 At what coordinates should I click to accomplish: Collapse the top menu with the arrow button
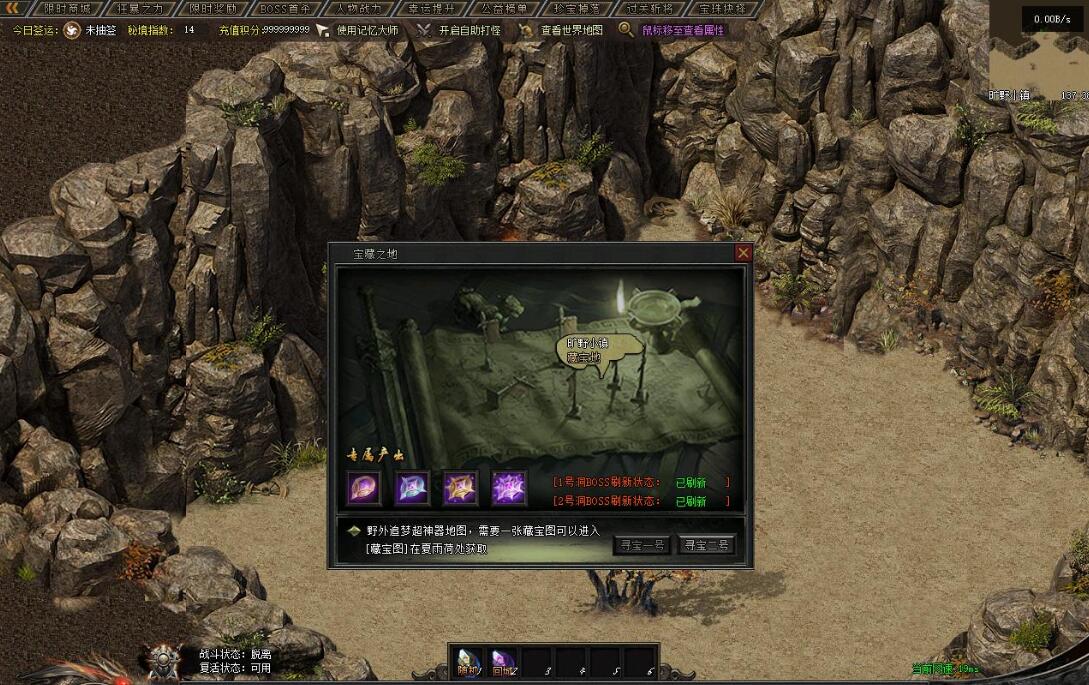coord(13,8)
